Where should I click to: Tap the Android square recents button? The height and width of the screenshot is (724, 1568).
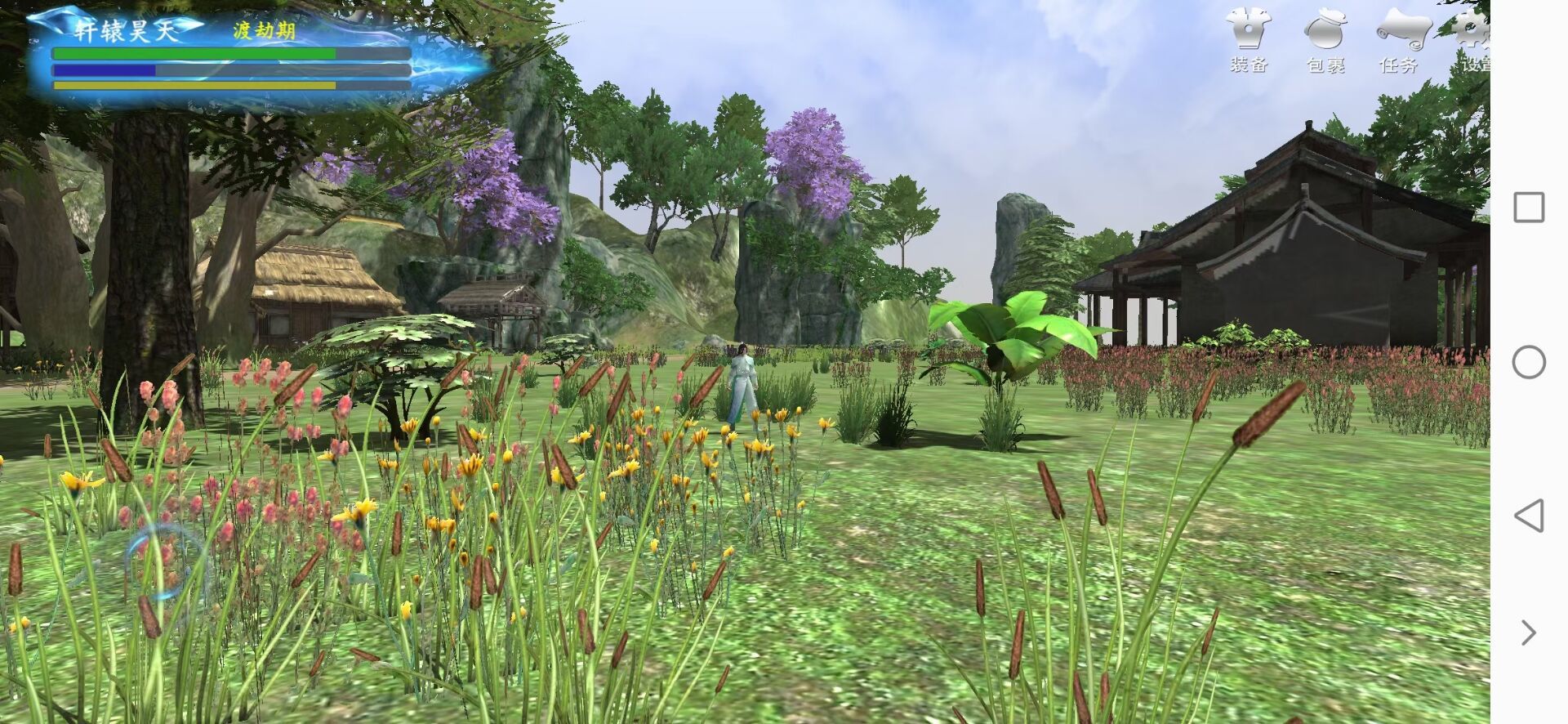(x=1529, y=208)
